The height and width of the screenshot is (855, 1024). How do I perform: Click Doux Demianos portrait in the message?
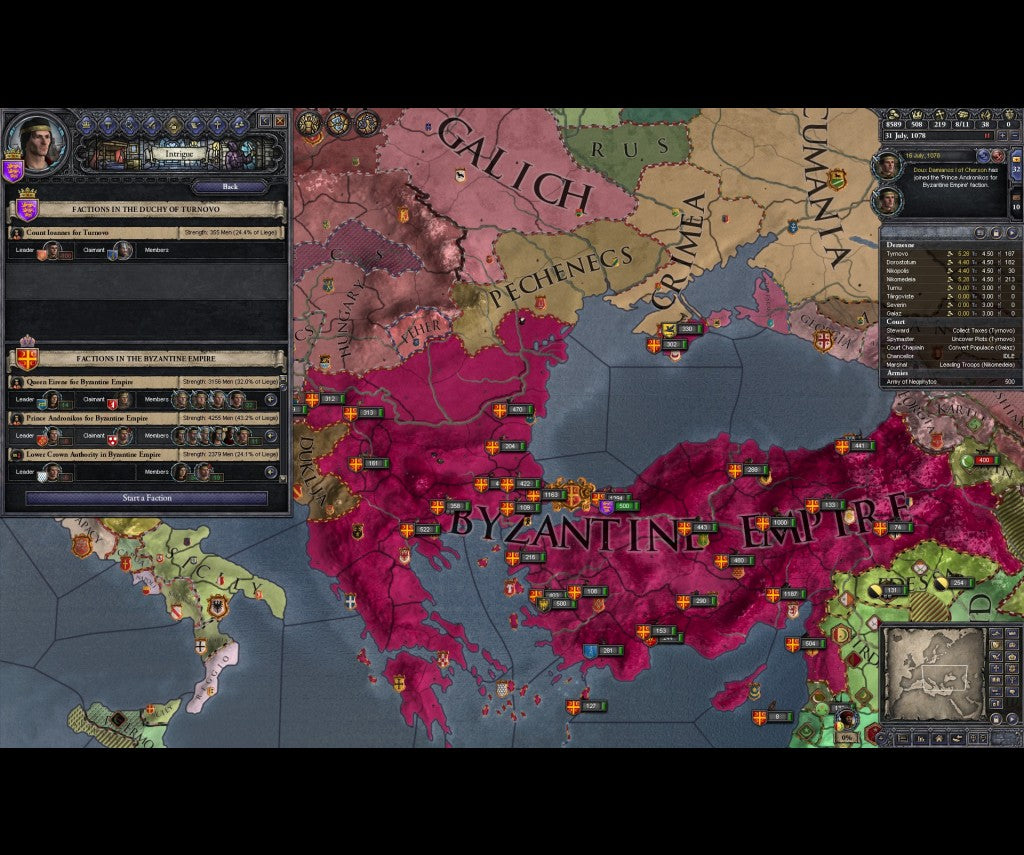[x=888, y=167]
